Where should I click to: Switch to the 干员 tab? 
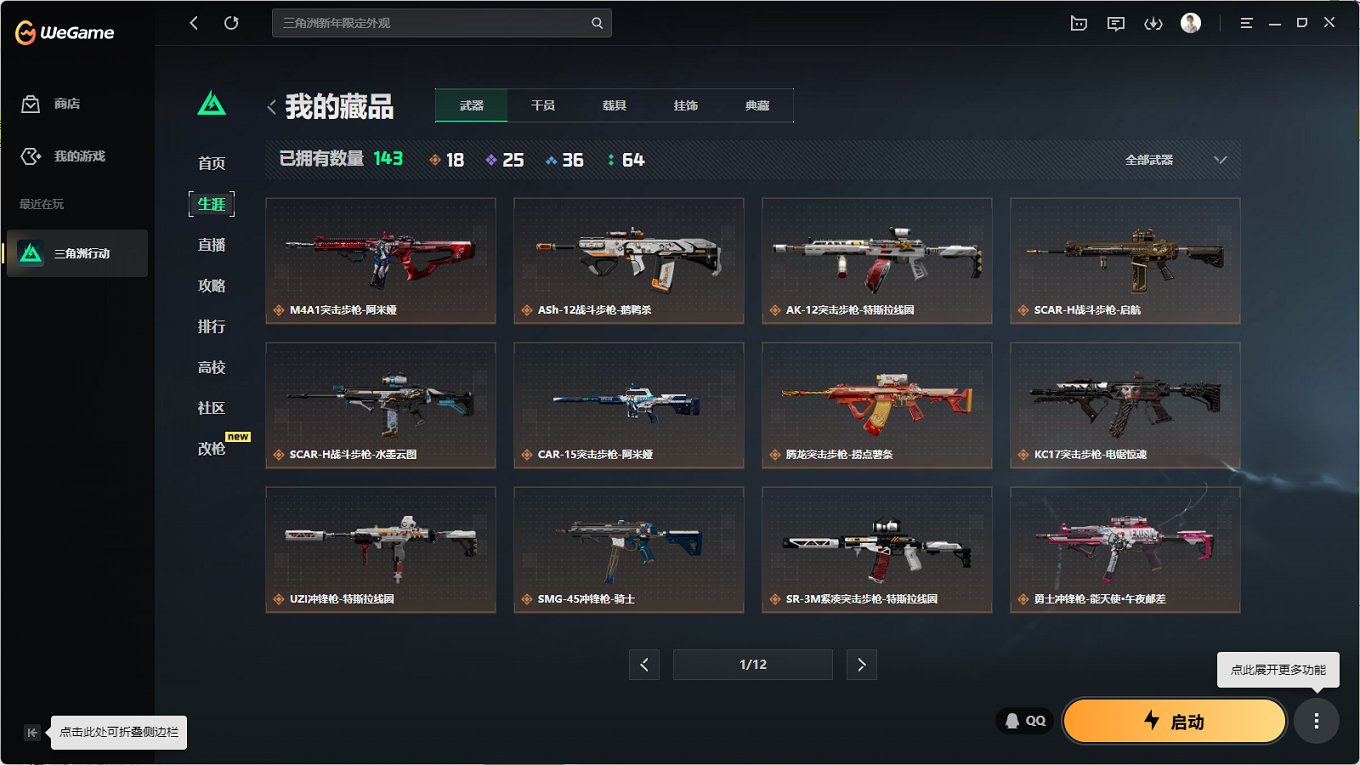pos(542,104)
